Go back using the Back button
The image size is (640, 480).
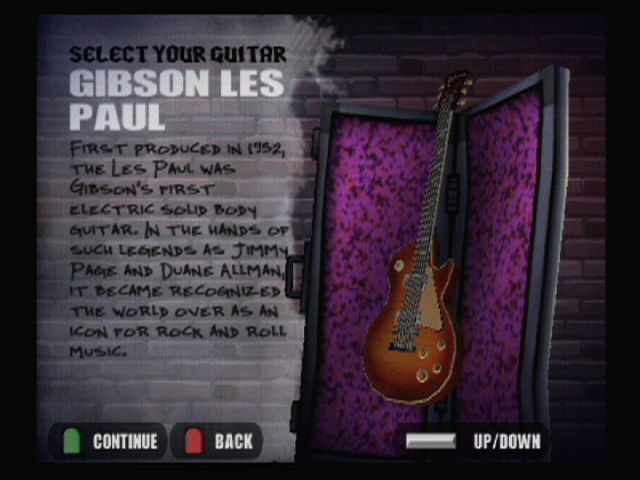point(219,441)
